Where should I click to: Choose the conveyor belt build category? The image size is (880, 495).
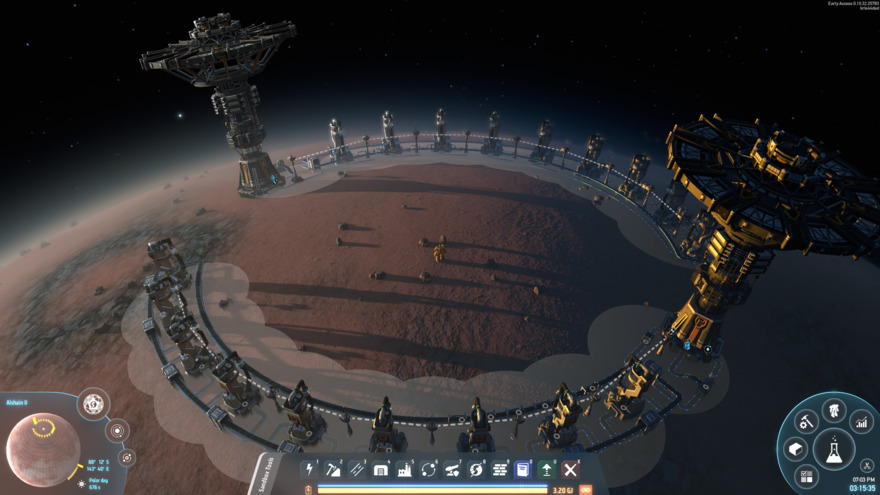click(357, 469)
